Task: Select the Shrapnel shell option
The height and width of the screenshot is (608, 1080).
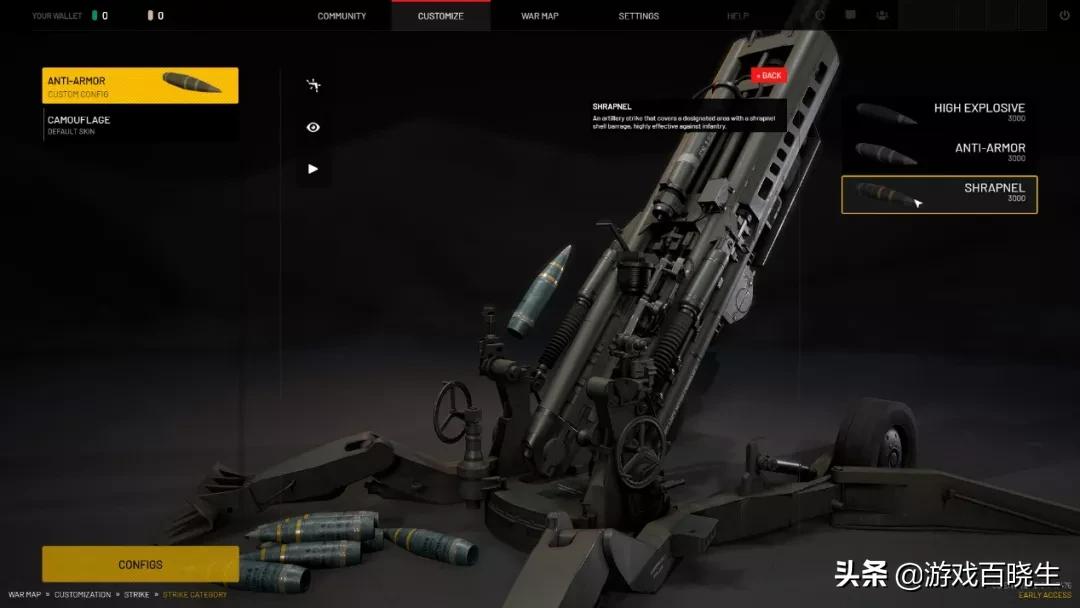Action: (939, 194)
